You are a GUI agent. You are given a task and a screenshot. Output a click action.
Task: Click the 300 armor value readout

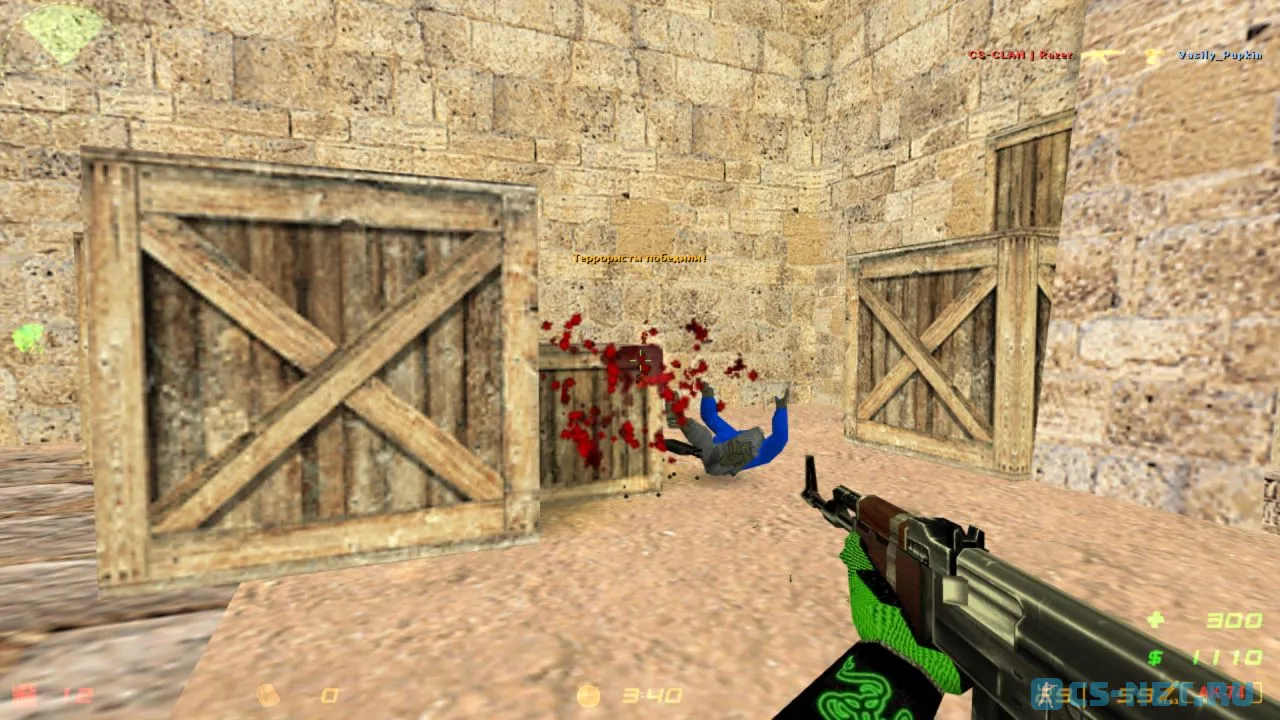point(1232,620)
